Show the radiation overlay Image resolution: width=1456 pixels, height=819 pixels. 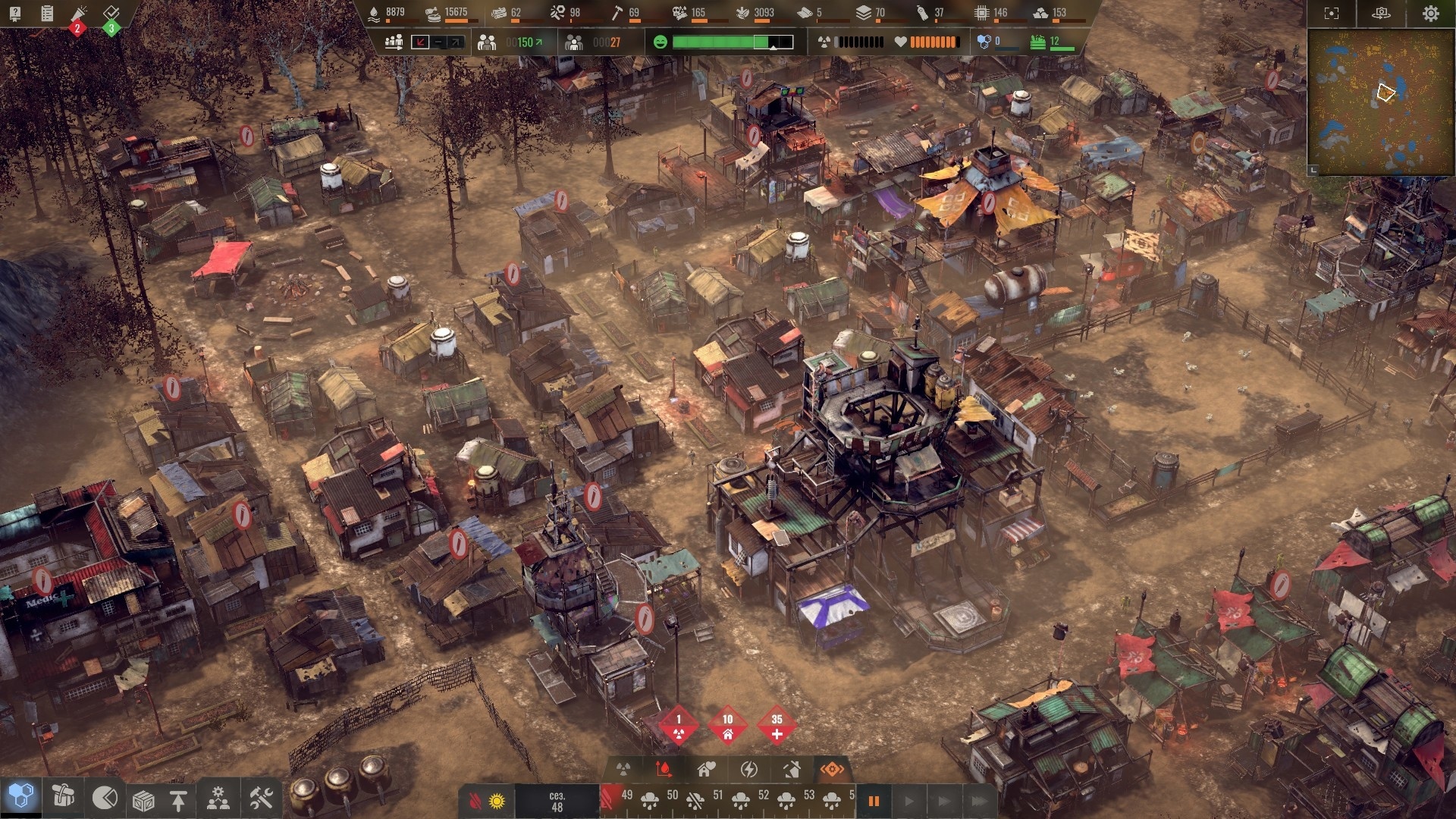point(623,770)
